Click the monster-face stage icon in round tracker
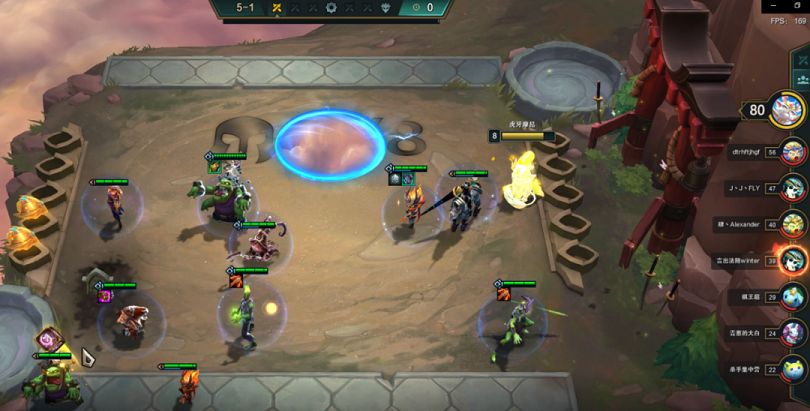This screenshot has height=411, width=810. pyautogui.click(x=385, y=8)
